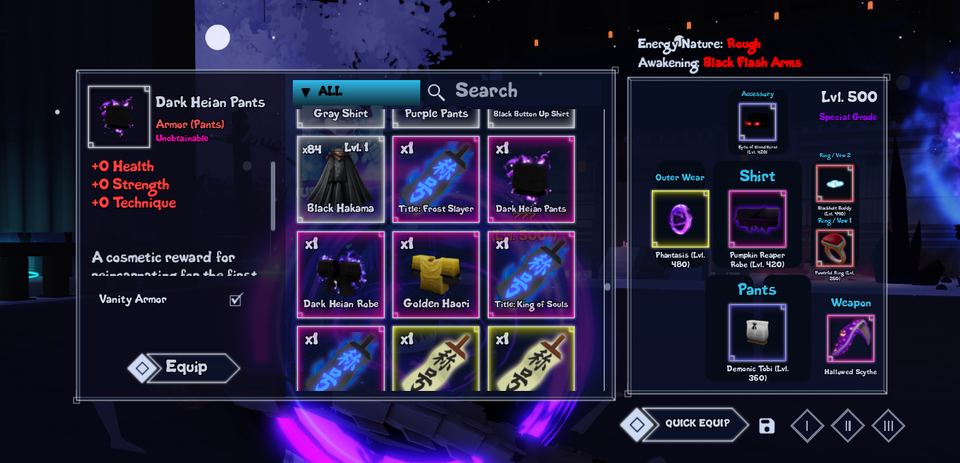Click the Phantasis outer wear slot
This screenshot has width=960, height=463.
(680, 219)
